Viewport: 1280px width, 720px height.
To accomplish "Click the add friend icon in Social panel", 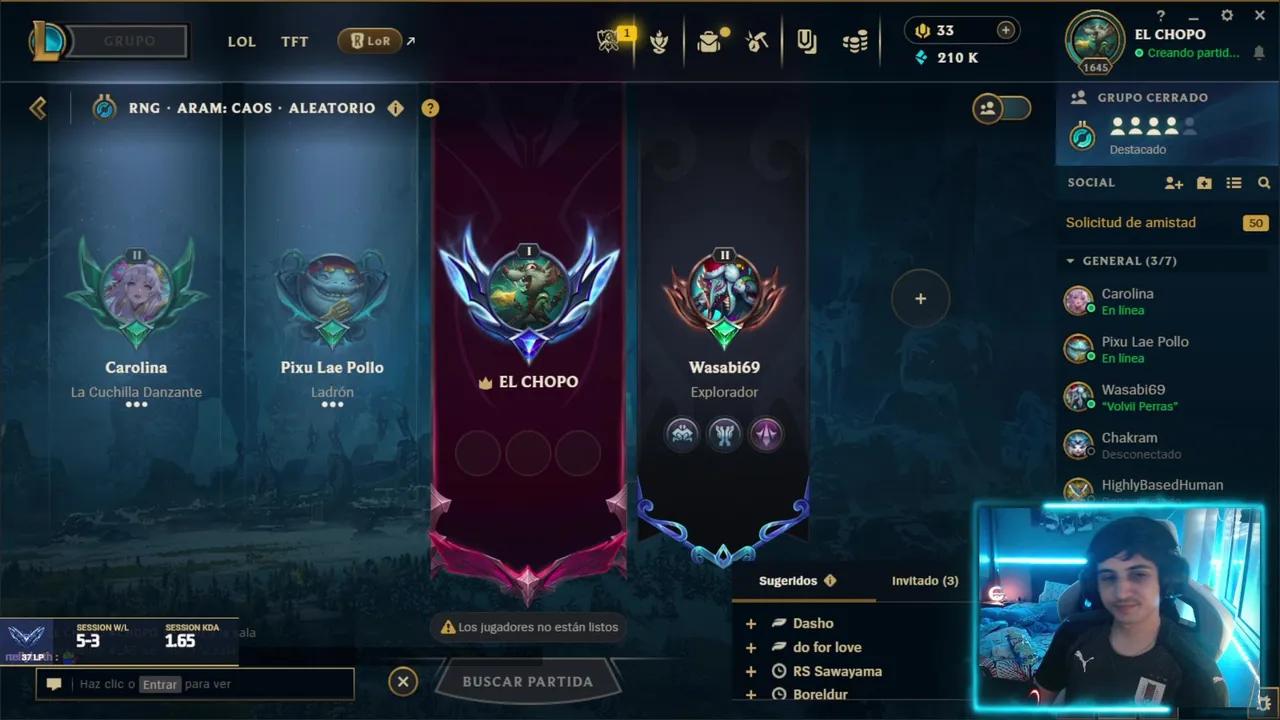I will pos(1172,183).
